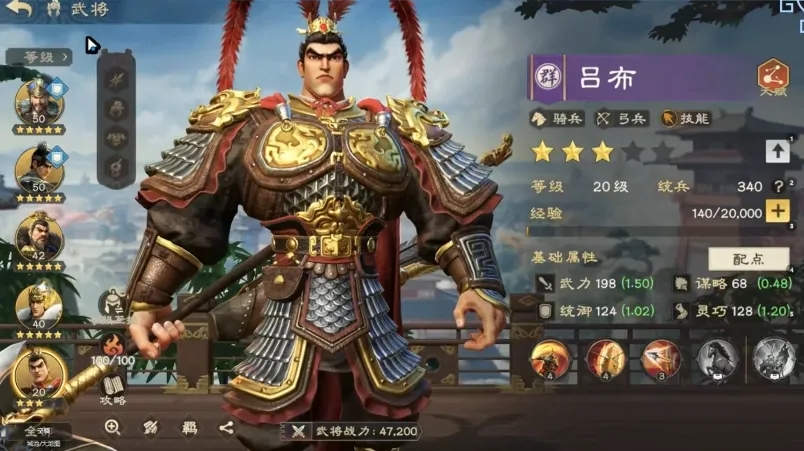Open the equipment helmet slot icon
The image size is (804, 451).
(x=117, y=107)
